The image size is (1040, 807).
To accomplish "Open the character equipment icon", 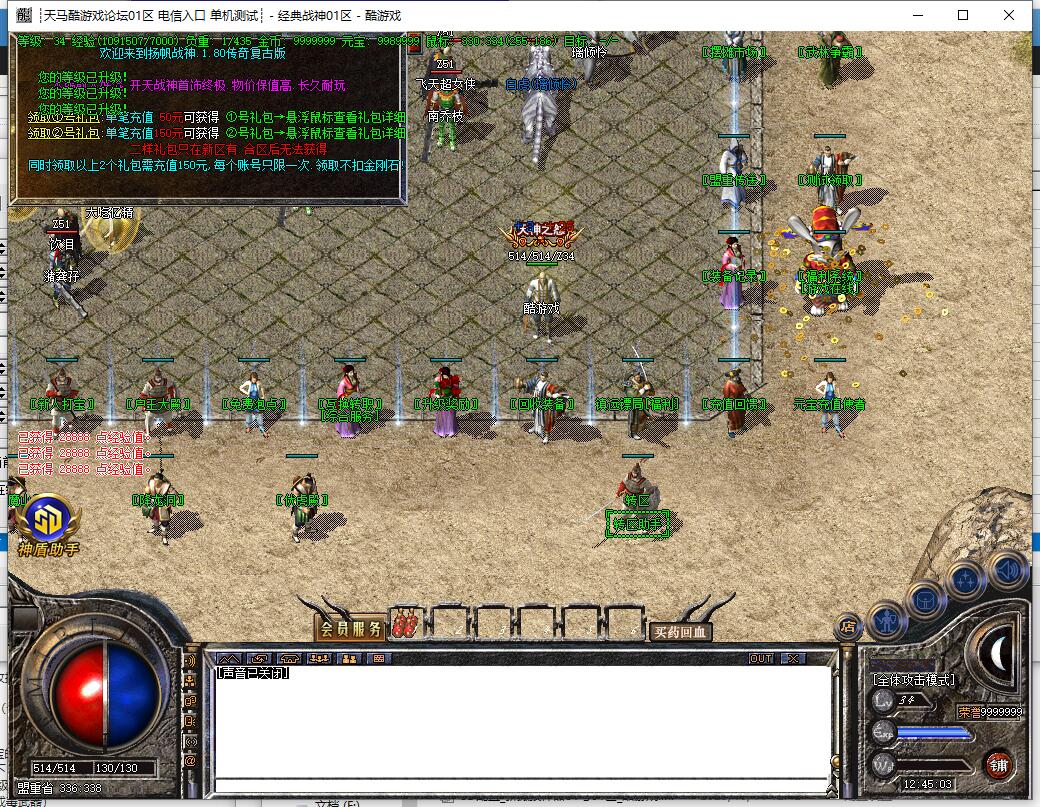I will (x=887, y=621).
